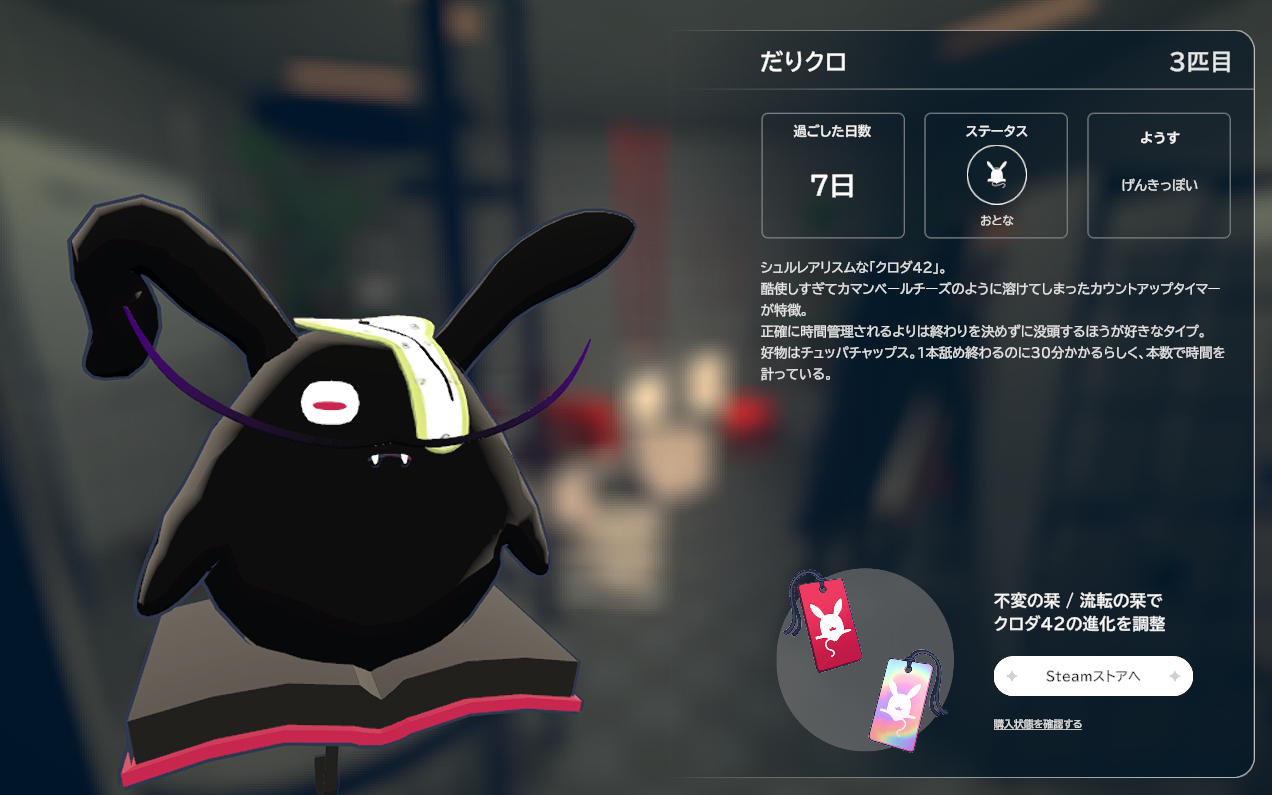Click the bookmark charms thumbnail
The image size is (1272, 795).
tap(864, 660)
